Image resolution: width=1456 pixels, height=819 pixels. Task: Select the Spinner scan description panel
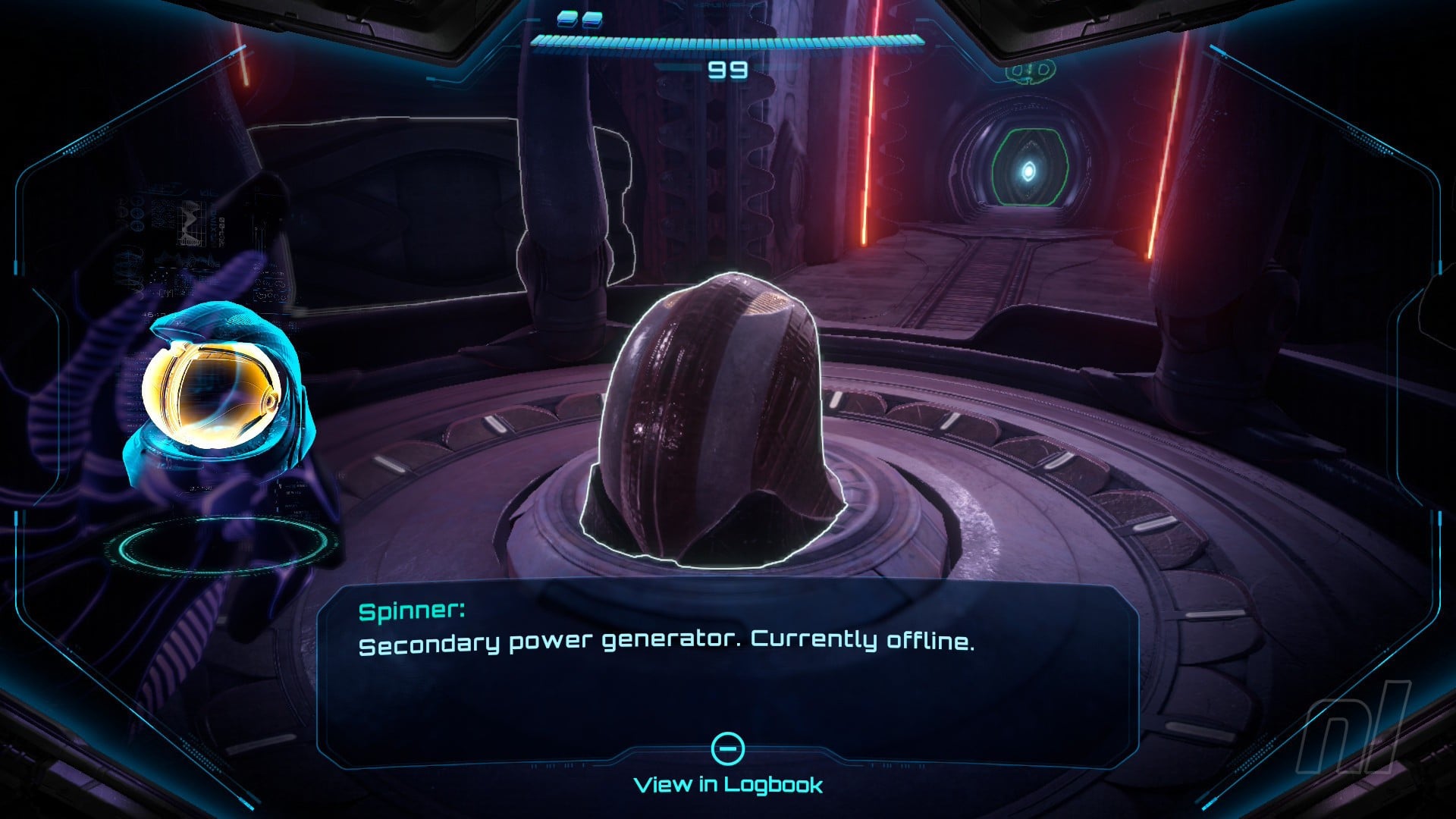[x=726, y=667]
